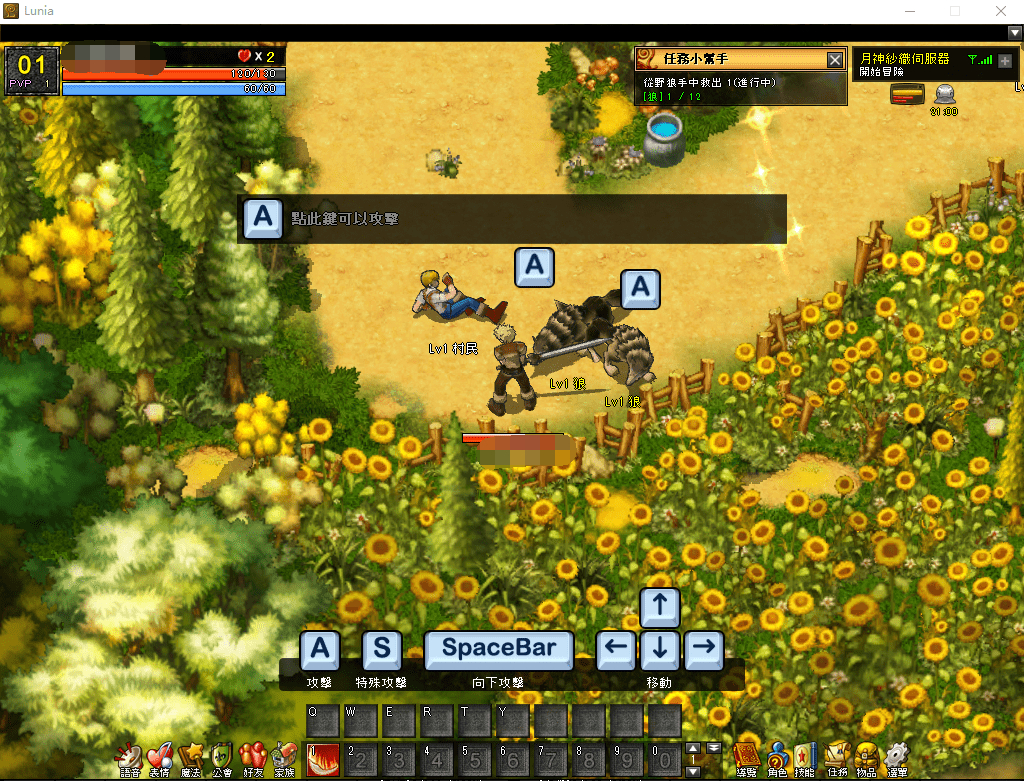Open the 技能 skills window

pyautogui.click(x=807, y=757)
